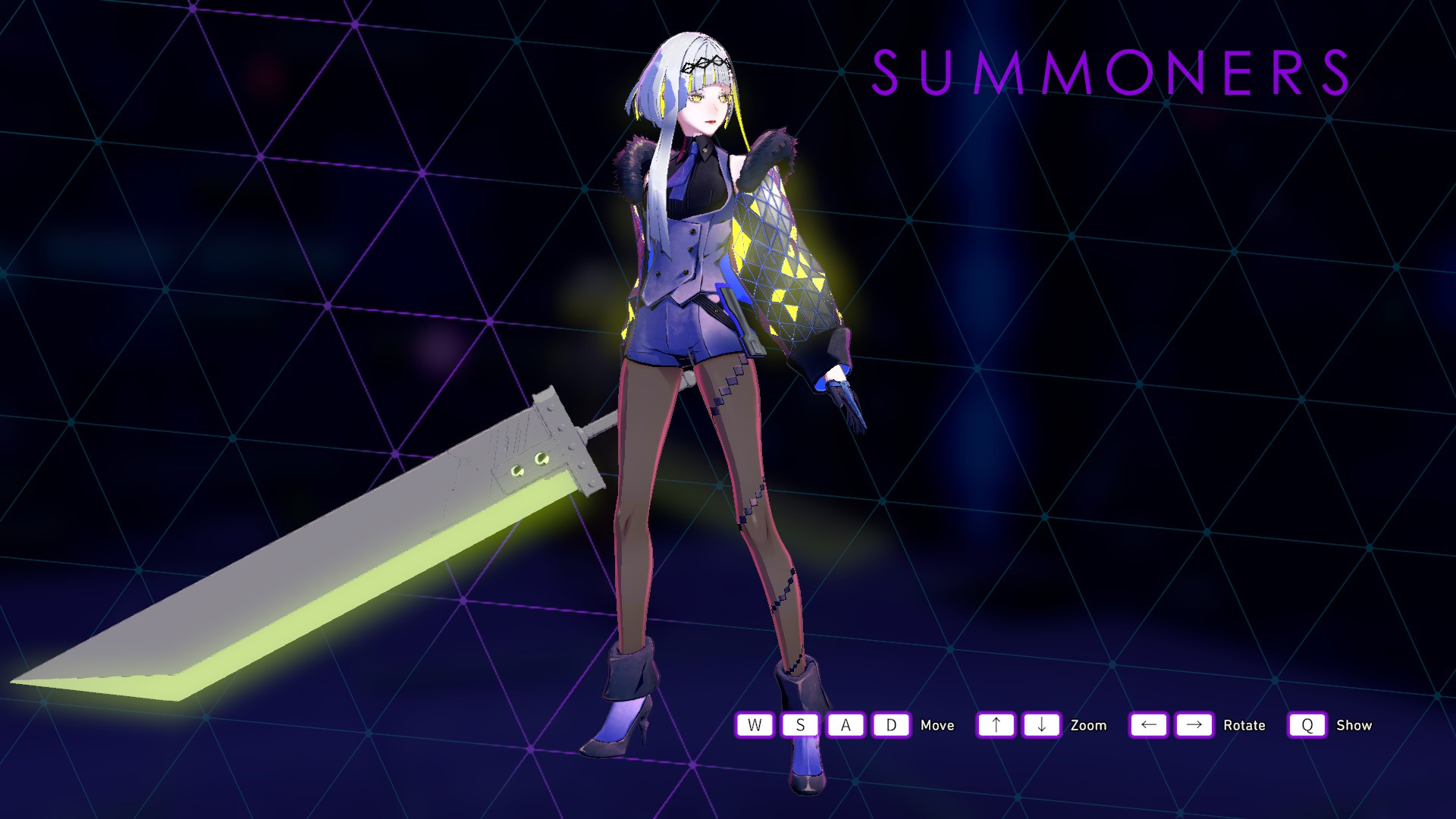The height and width of the screenshot is (819, 1456).
Task: Click the left arrow rotate icon
Action: [1147, 725]
